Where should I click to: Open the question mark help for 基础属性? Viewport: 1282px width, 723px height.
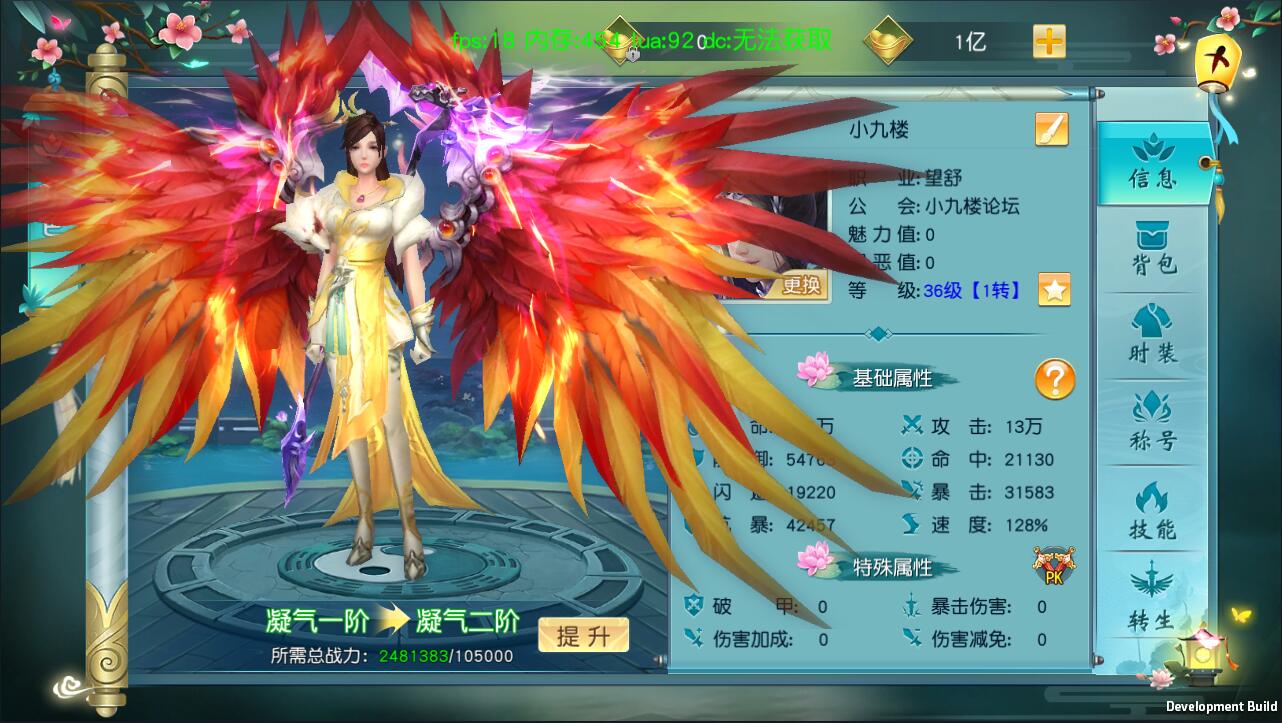1054,380
